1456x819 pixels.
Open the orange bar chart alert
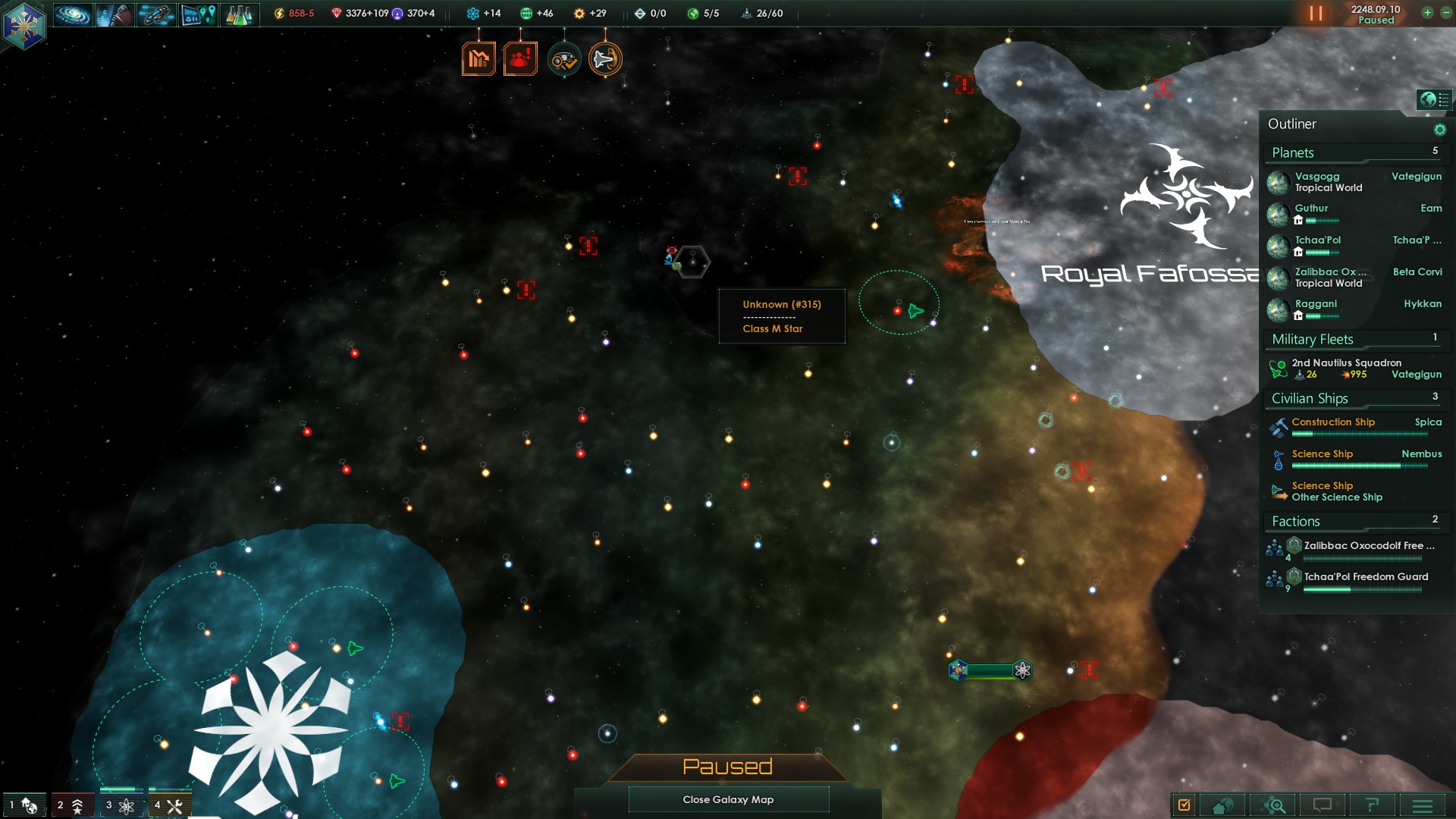coord(479,58)
